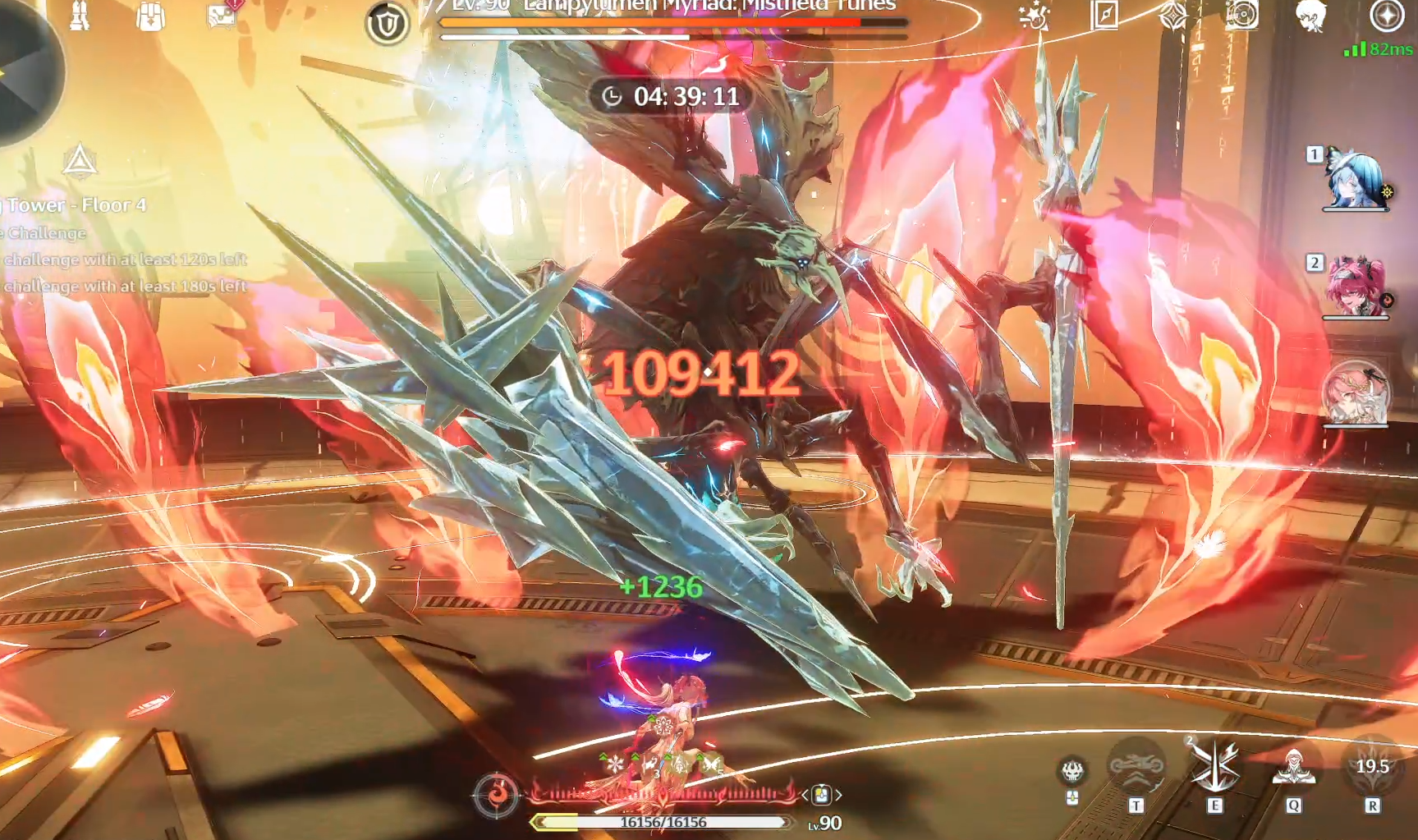
Task: Click the circled star icon above ping
Action: (x=1387, y=15)
